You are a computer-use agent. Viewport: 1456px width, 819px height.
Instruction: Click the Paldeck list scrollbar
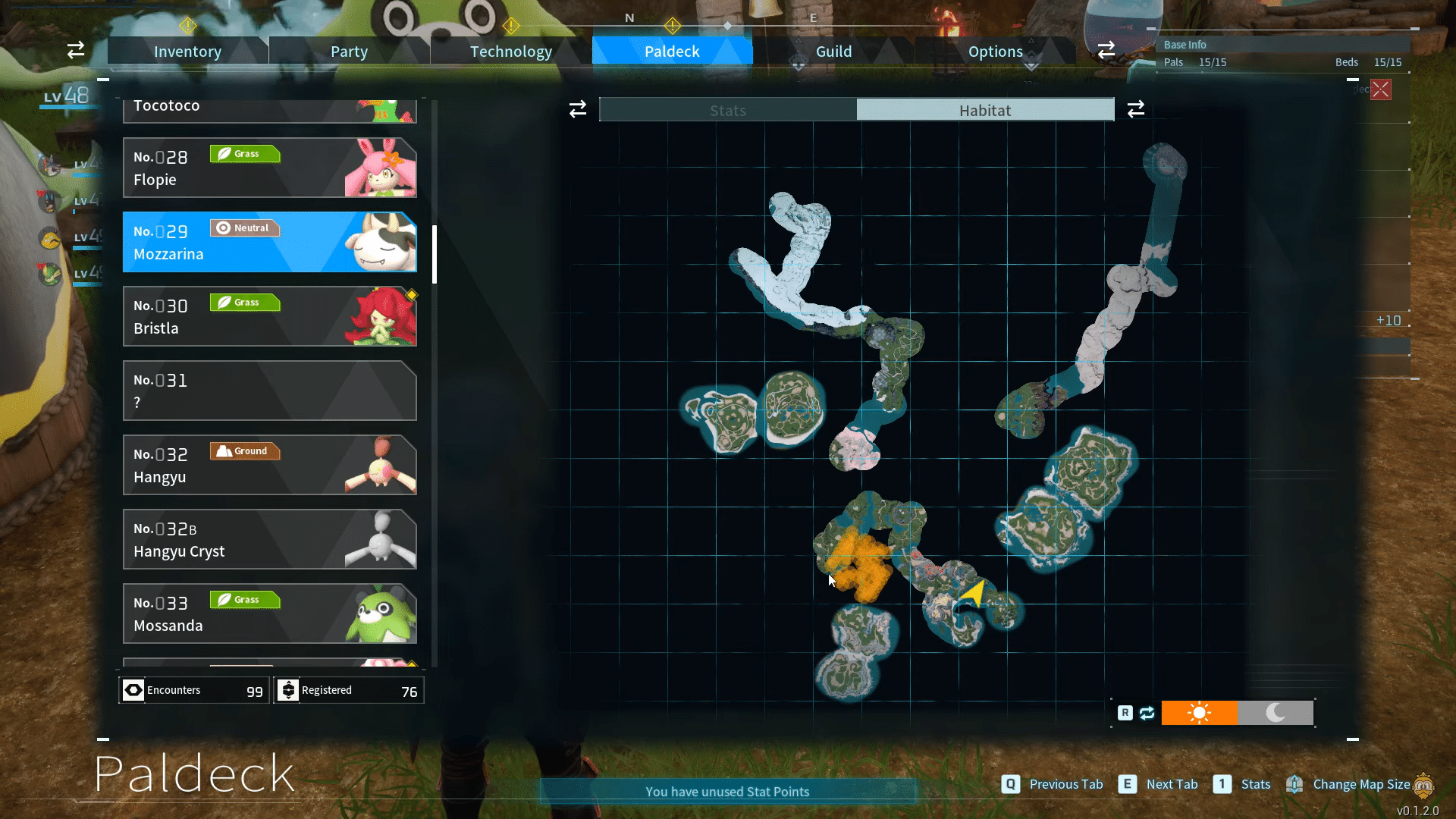[435, 254]
